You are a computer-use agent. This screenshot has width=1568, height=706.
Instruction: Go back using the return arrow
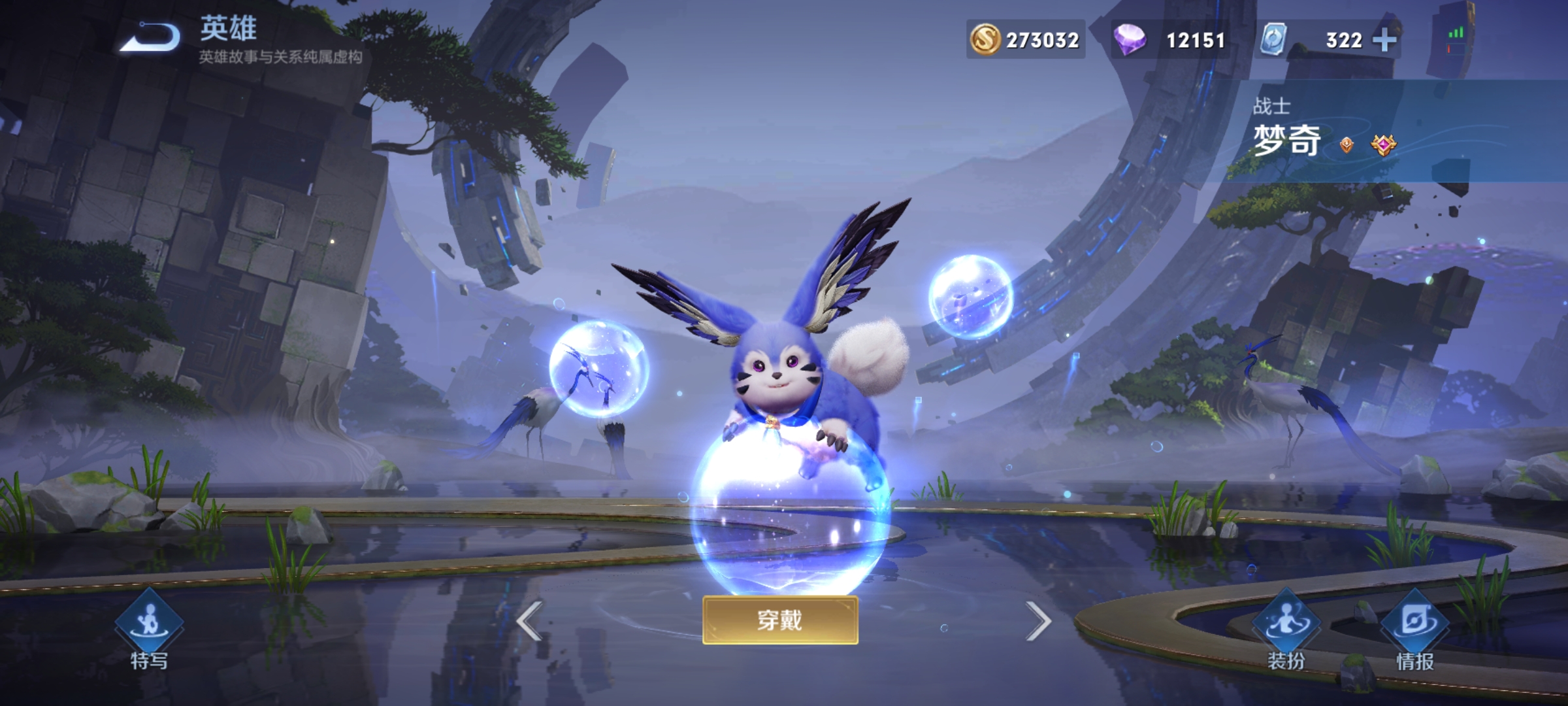152,37
